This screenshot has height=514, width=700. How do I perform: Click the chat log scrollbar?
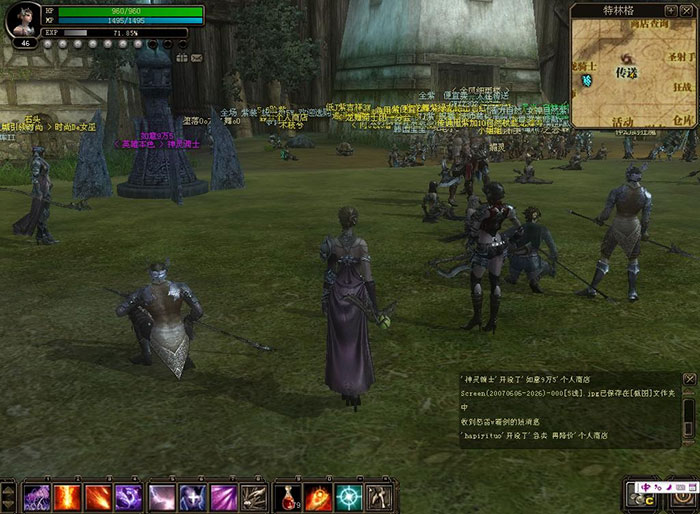tap(689, 412)
